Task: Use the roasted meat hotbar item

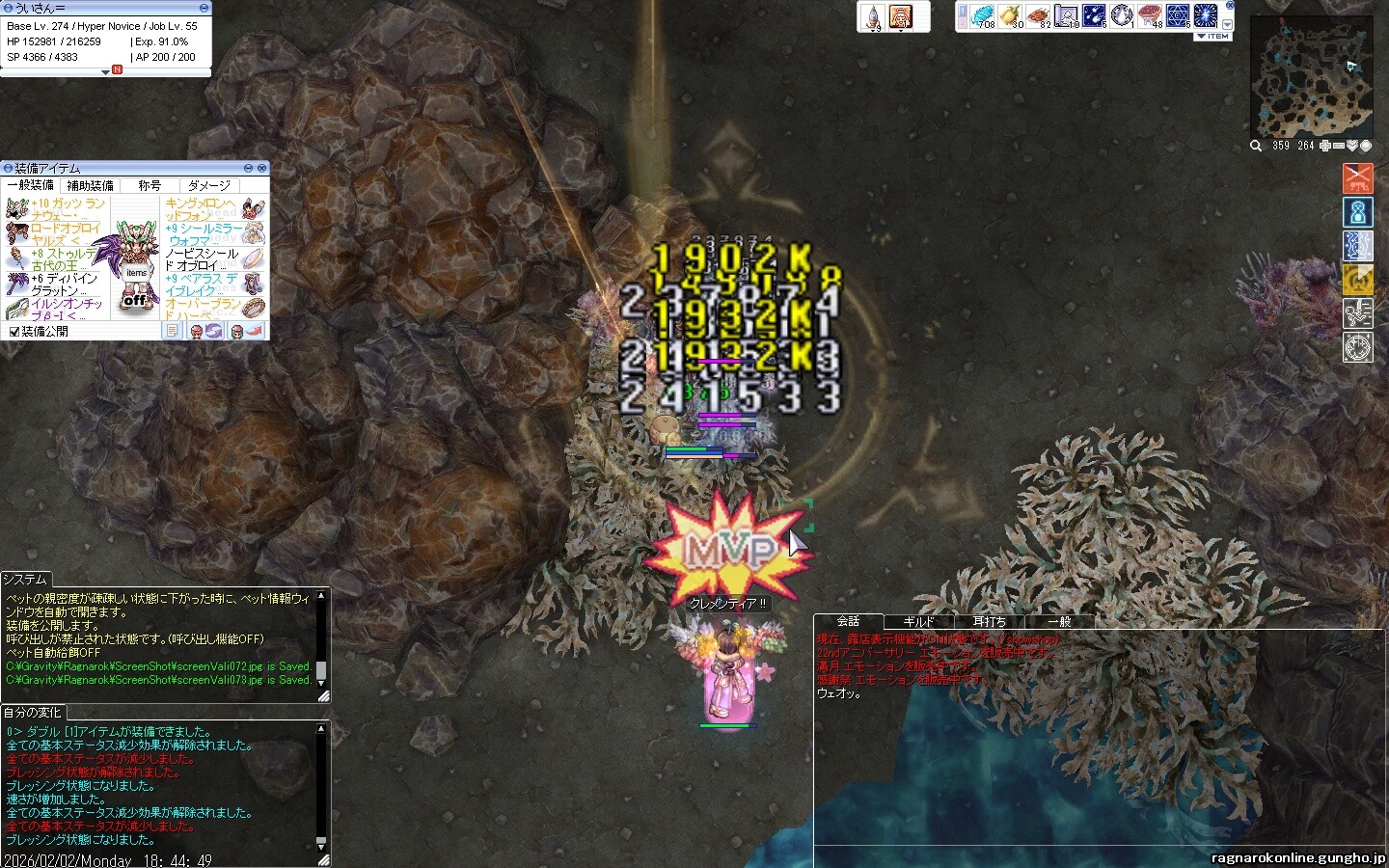Action: click(x=1038, y=15)
